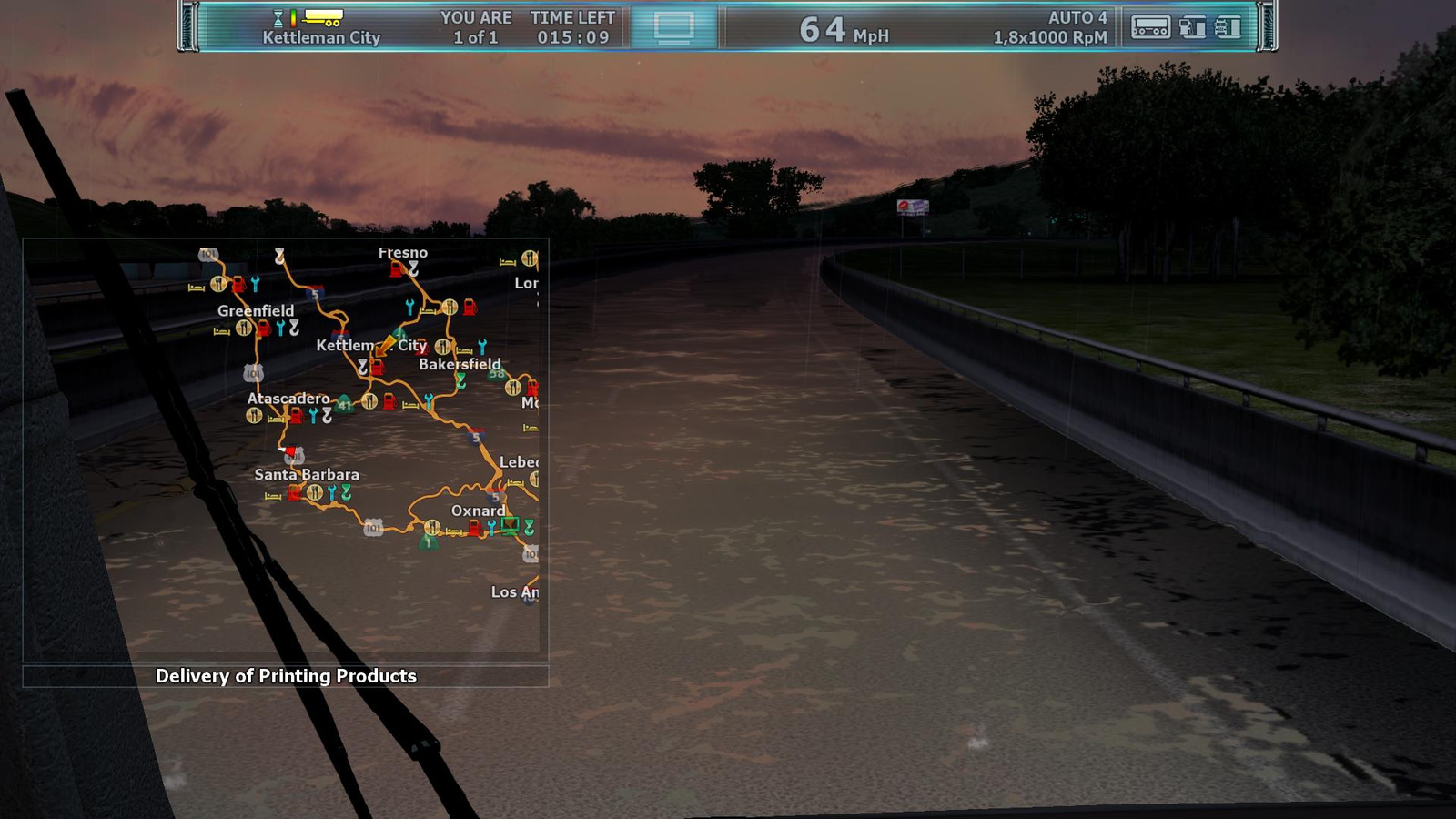
Task: Click the orange arrow marker at Kettleman City
Action: 386,345
